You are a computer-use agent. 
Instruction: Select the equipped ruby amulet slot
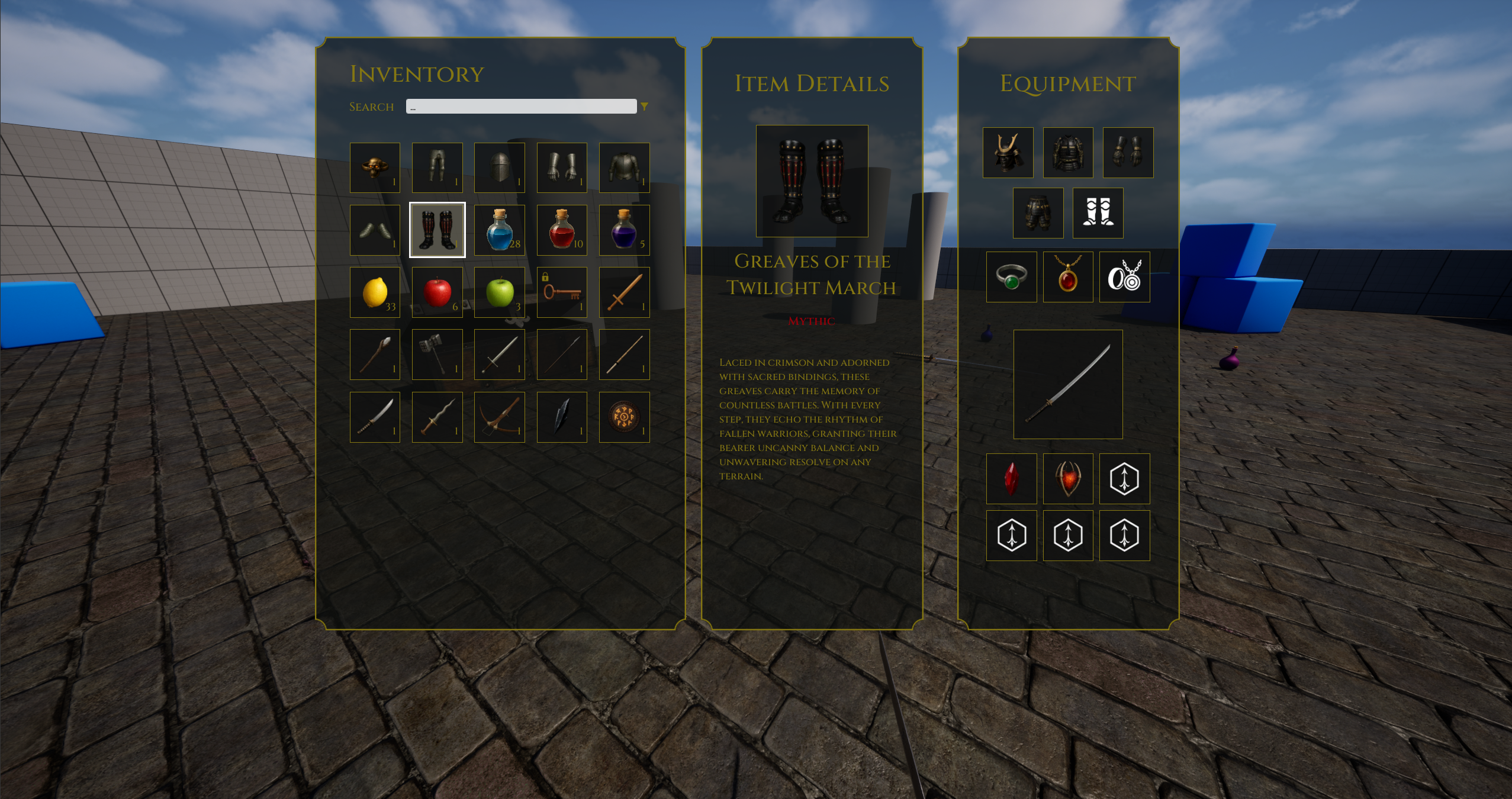1068,277
